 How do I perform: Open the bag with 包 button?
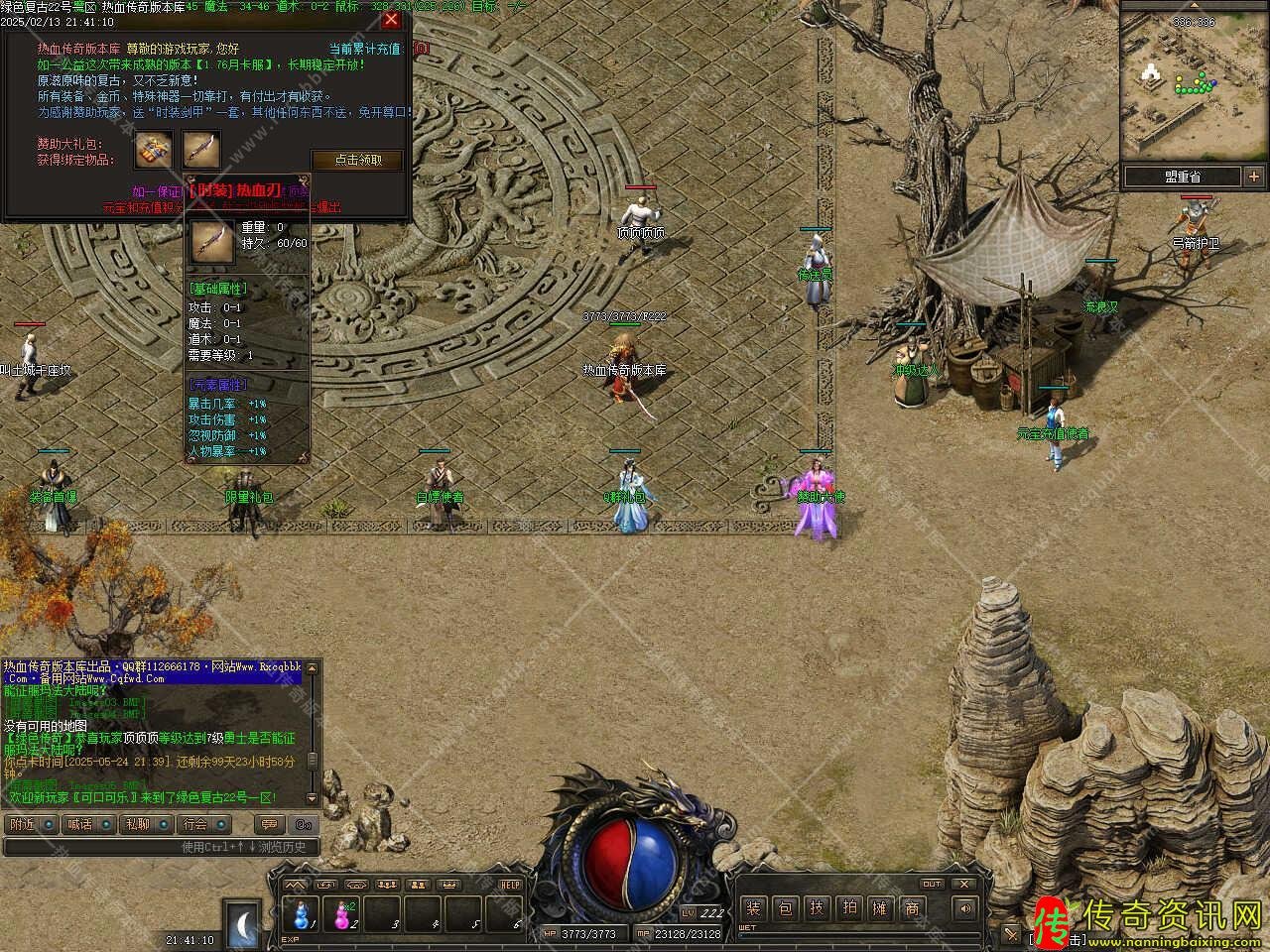[x=785, y=908]
